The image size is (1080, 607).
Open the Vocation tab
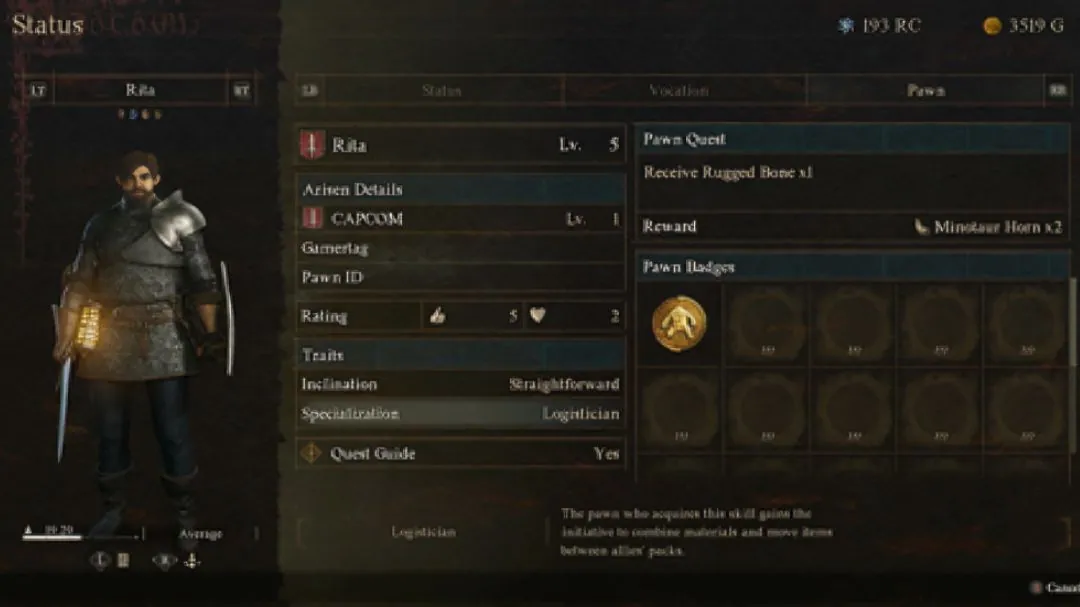click(x=679, y=90)
